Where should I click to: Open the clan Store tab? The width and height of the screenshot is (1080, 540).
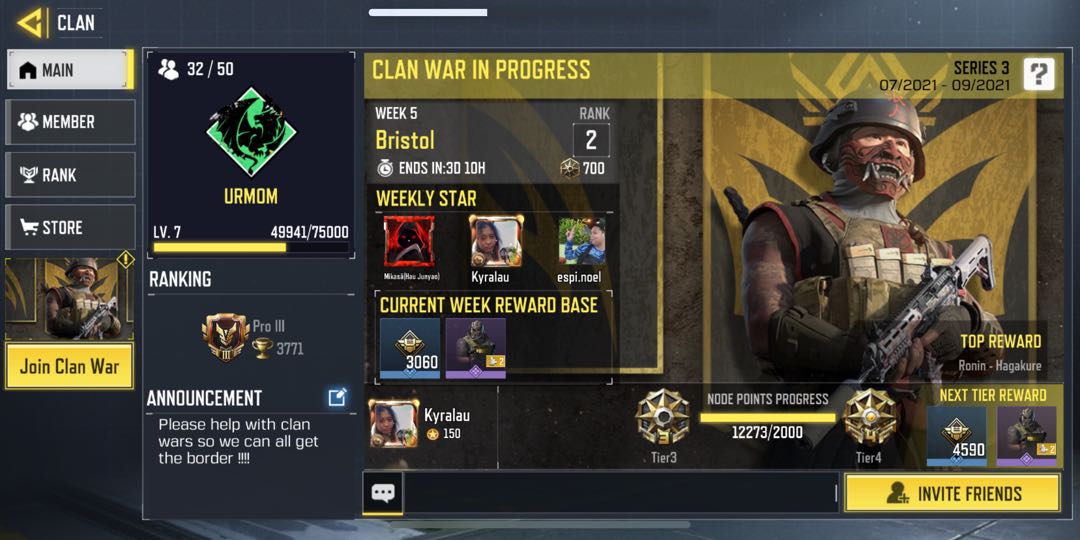coord(70,228)
